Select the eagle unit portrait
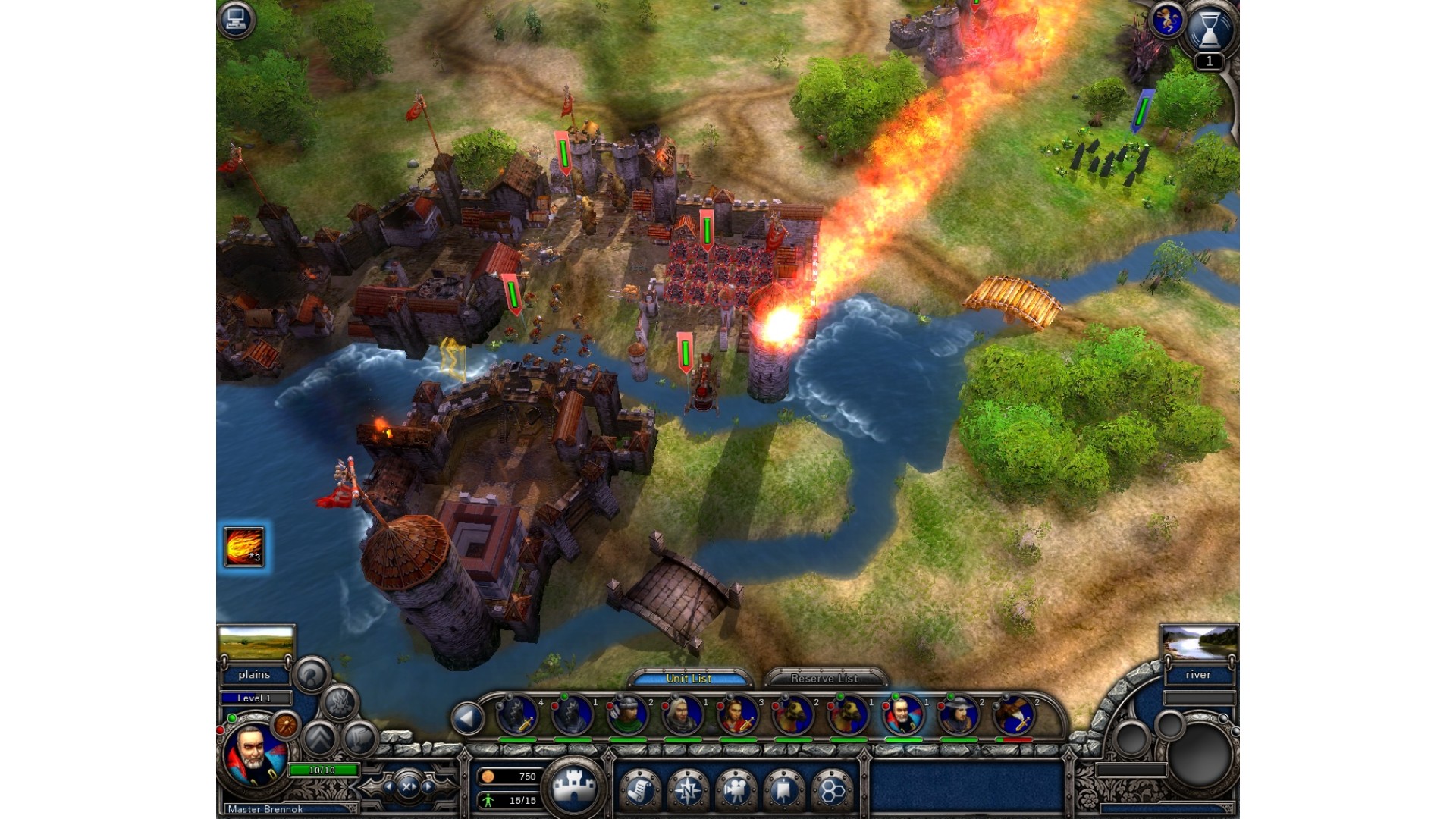The height and width of the screenshot is (819, 1456). point(1014,715)
